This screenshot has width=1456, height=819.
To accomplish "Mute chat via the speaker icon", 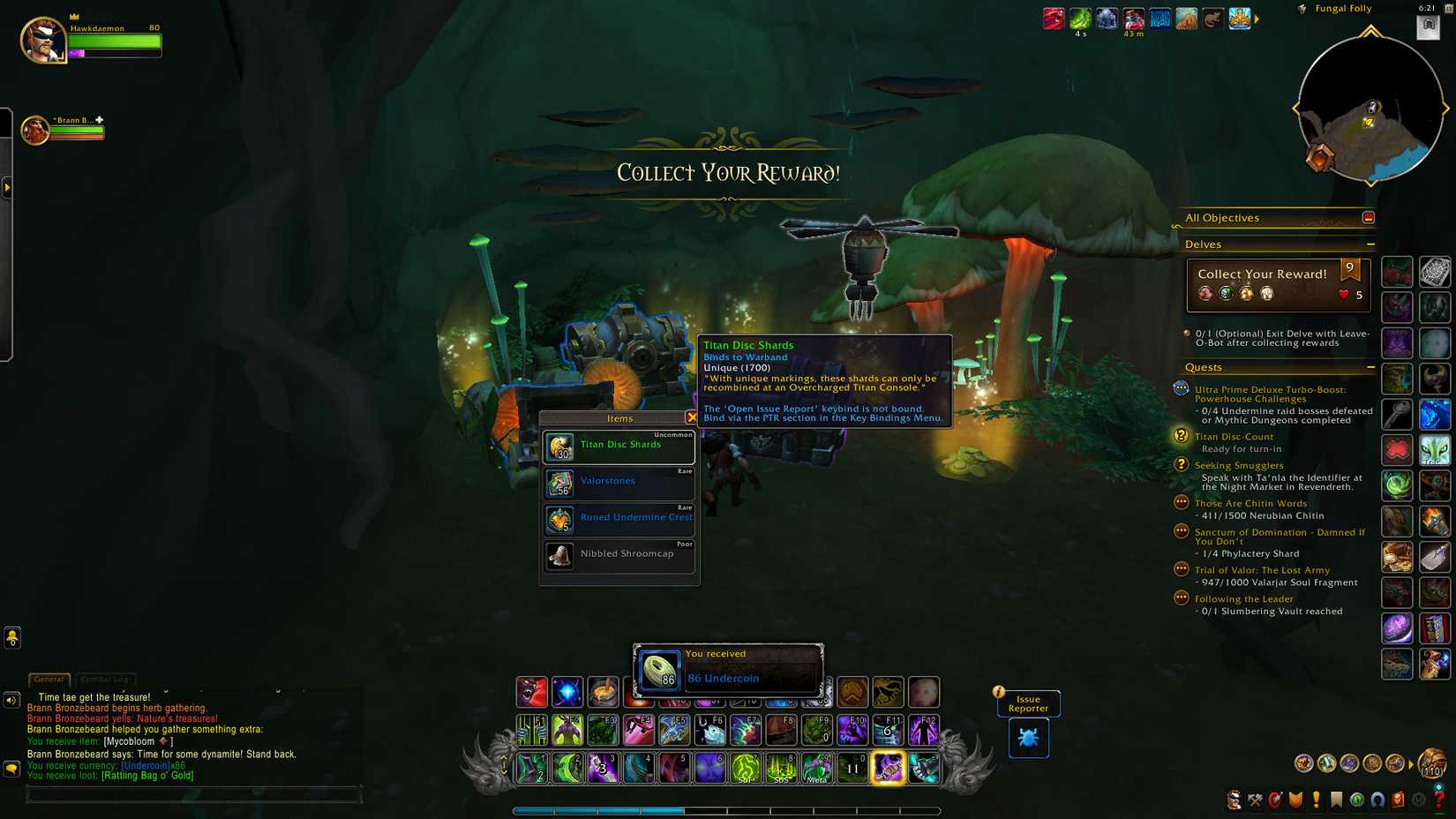I will point(11,700).
